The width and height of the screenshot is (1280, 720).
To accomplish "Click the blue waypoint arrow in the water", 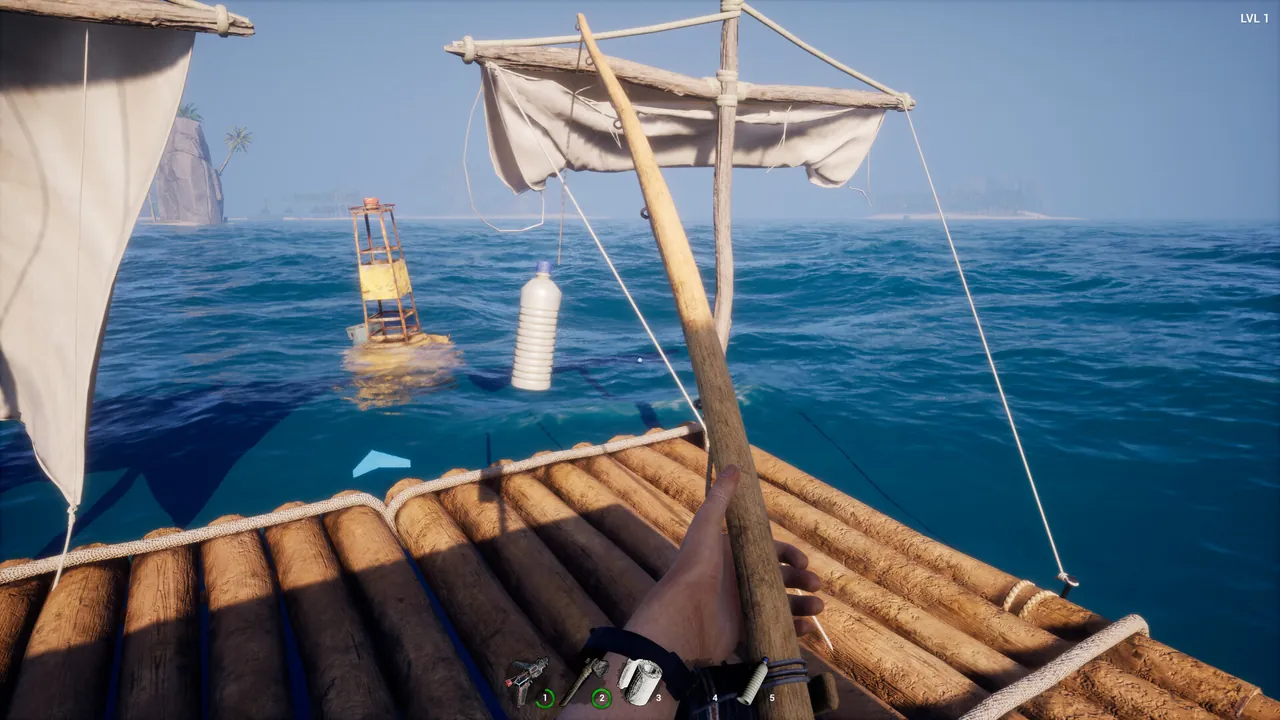I will [x=380, y=460].
